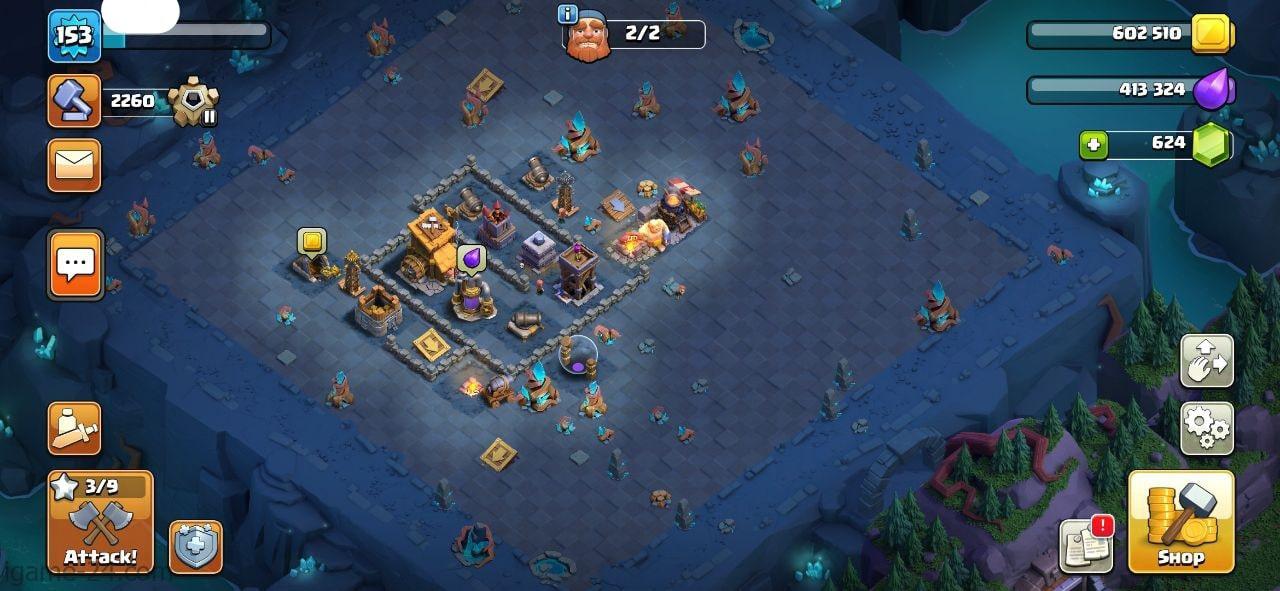This screenshot has width=1280, height=591.
Task: Open the sword and scroll button
Action: point(75,428)
